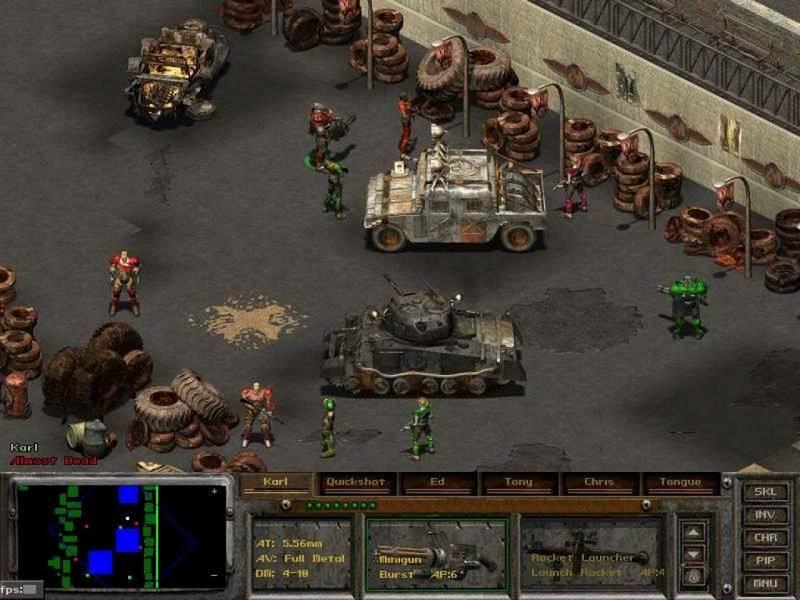Viewport: 800px width, 600px height.
Task: Open the PIP Pip-Boy
Action: [765, 561]
